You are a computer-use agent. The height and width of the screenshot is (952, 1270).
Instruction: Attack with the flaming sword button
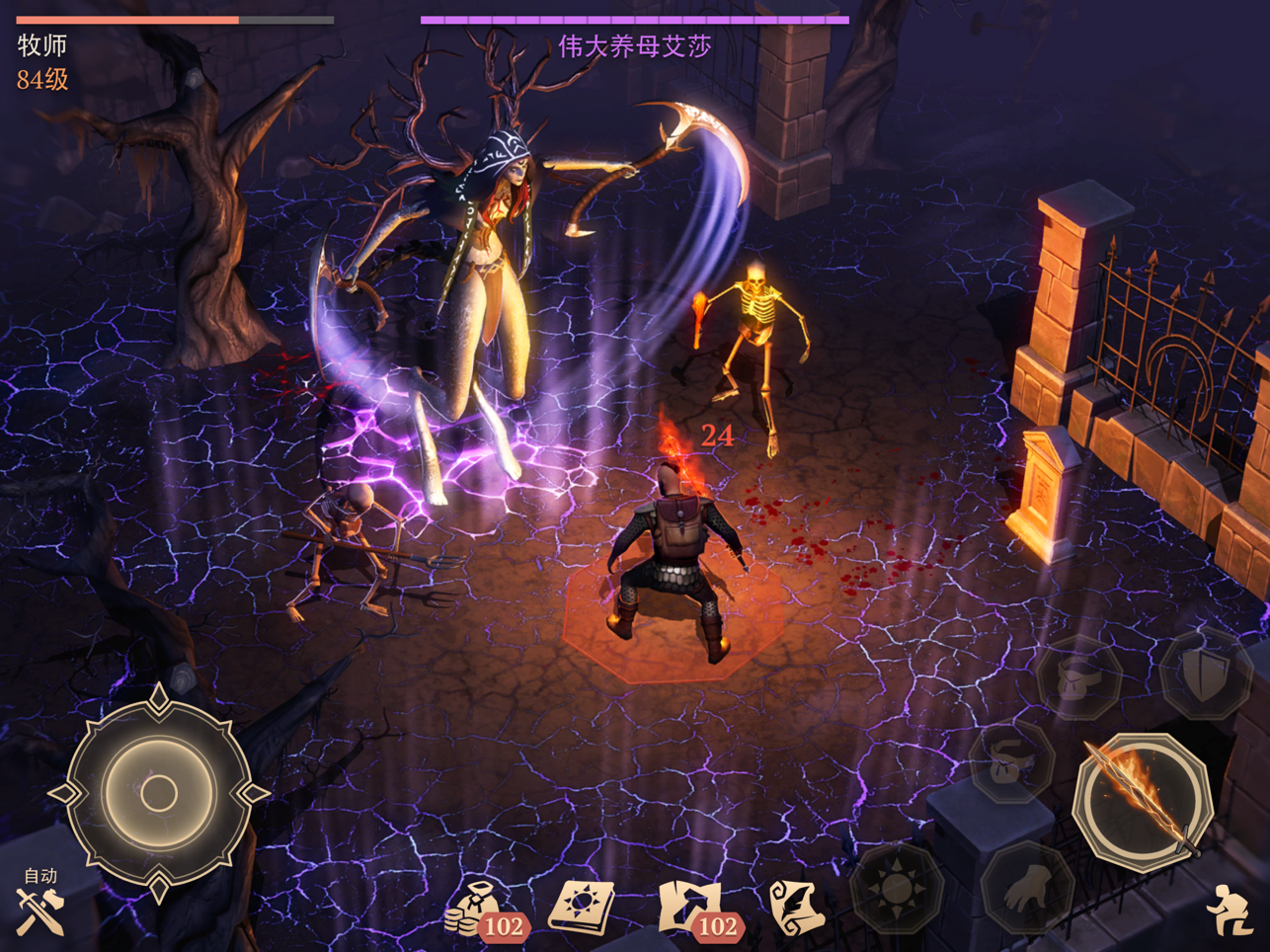(x=1143, y=800)
